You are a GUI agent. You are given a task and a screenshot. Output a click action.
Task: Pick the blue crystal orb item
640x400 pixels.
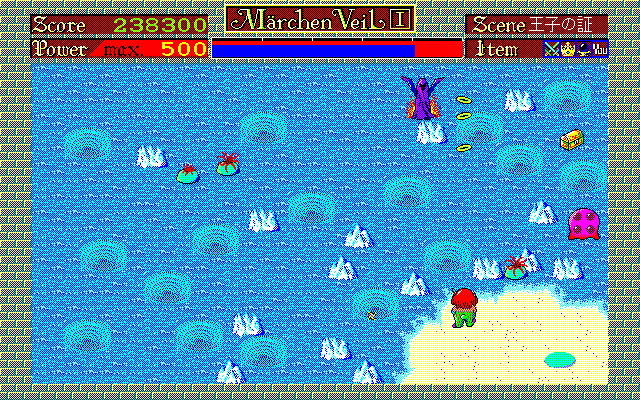(582, 48)
